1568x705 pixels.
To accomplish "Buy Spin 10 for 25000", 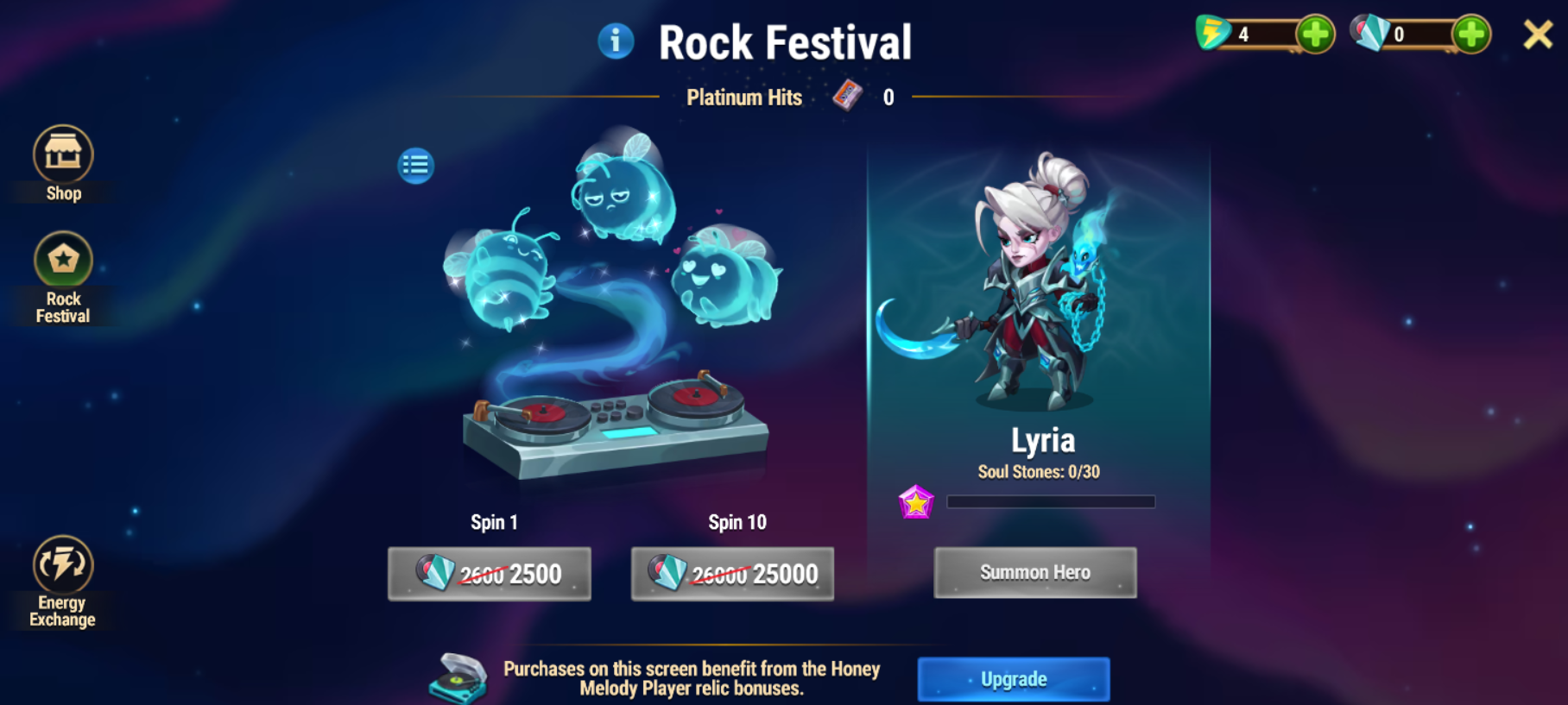I will tap(732, 574).
